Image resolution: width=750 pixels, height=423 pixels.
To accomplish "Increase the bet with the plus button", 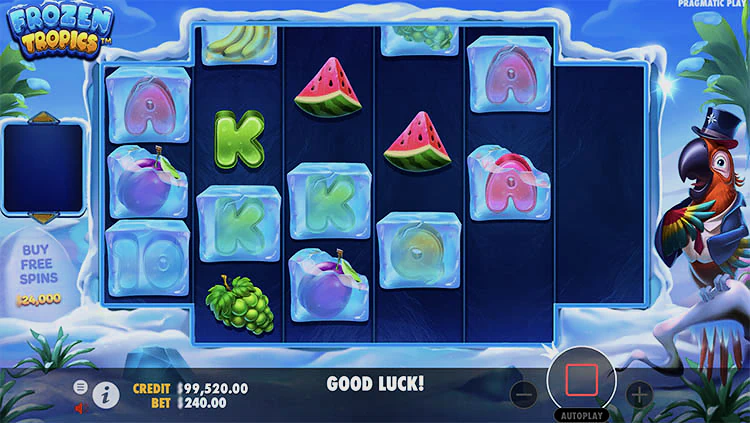I will (640, 394).
